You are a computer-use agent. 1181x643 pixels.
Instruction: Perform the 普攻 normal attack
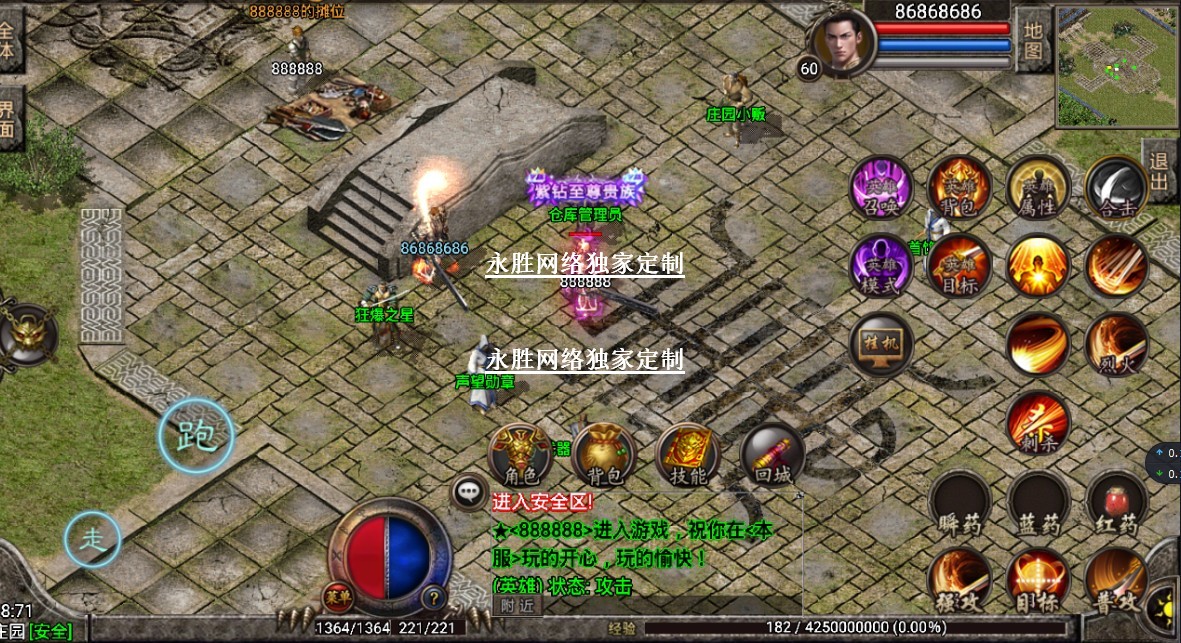pyautogui.click(x=1116, y=580)
